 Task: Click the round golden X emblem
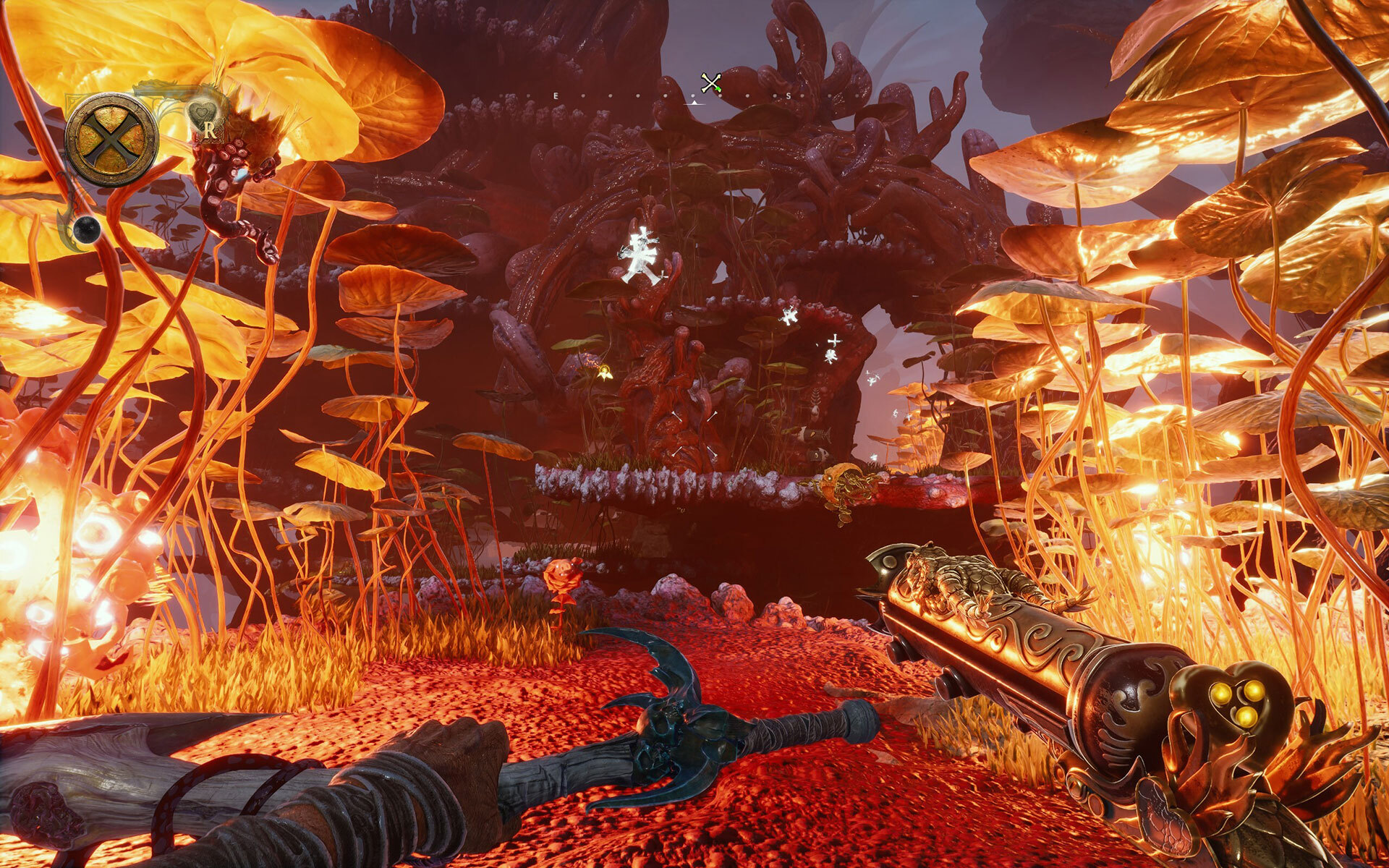(x=111, y=138)
